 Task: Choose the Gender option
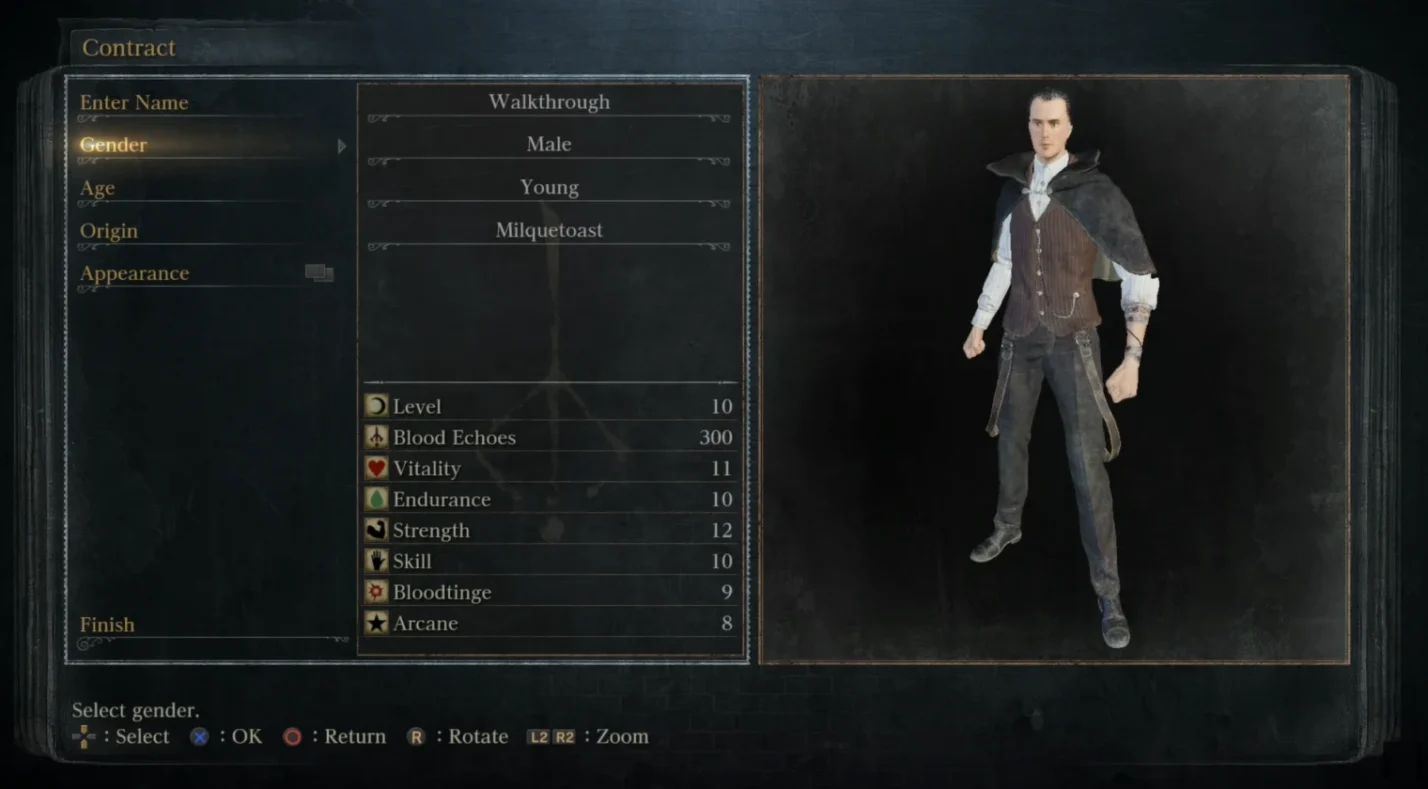(114, 145)
